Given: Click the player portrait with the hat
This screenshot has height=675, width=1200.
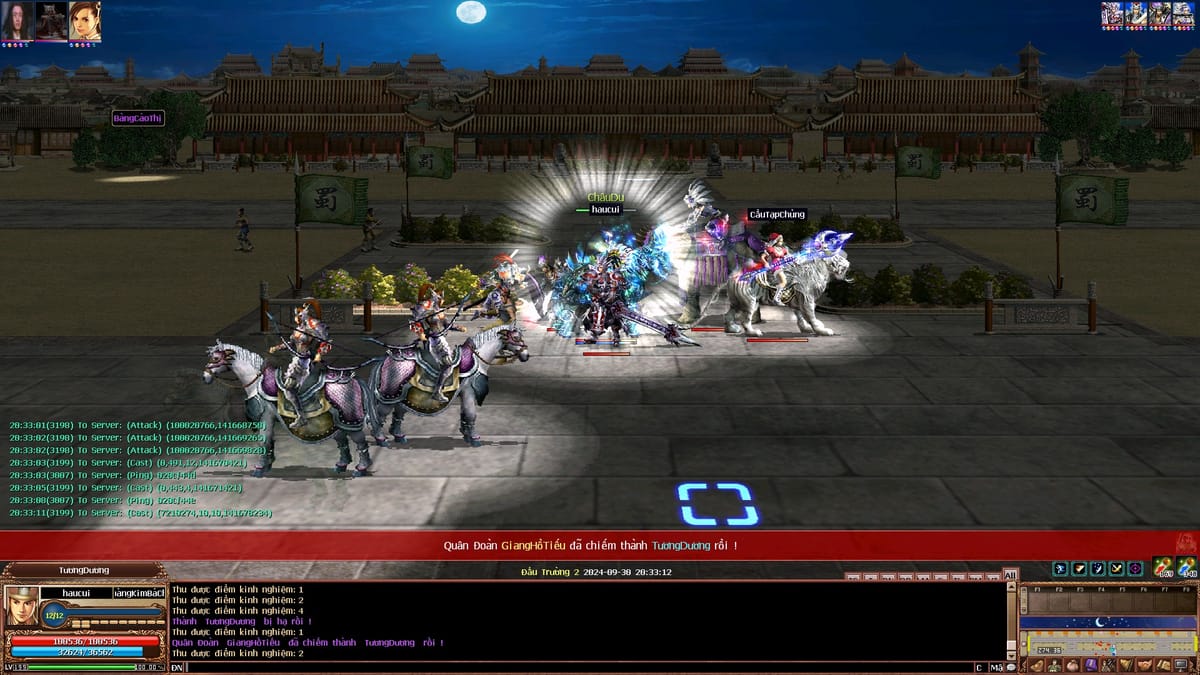Looking at the screenshot, I should click(x=22, y=606).
